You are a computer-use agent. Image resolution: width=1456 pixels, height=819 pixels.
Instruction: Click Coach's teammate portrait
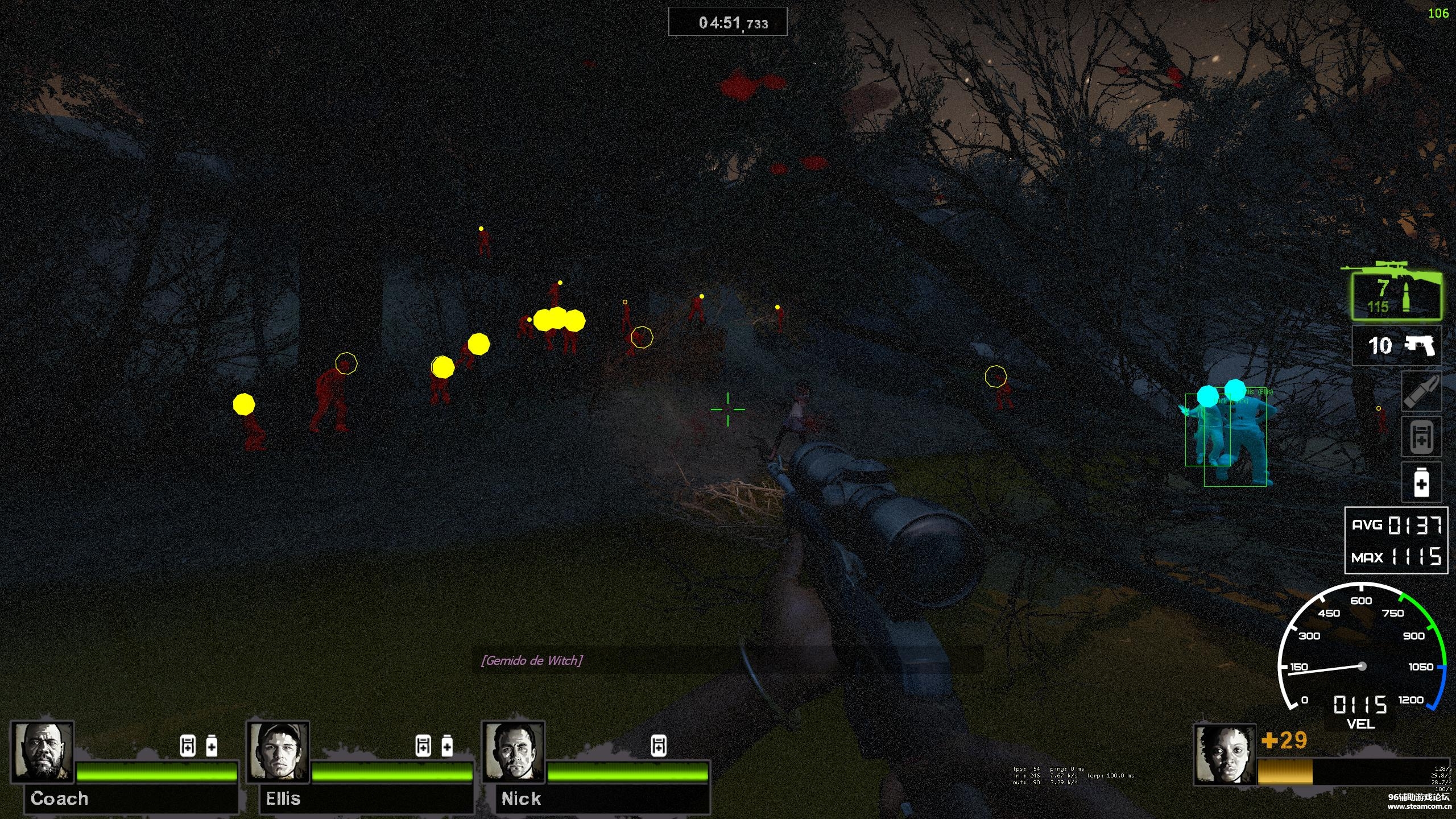(x=43, y=751)
